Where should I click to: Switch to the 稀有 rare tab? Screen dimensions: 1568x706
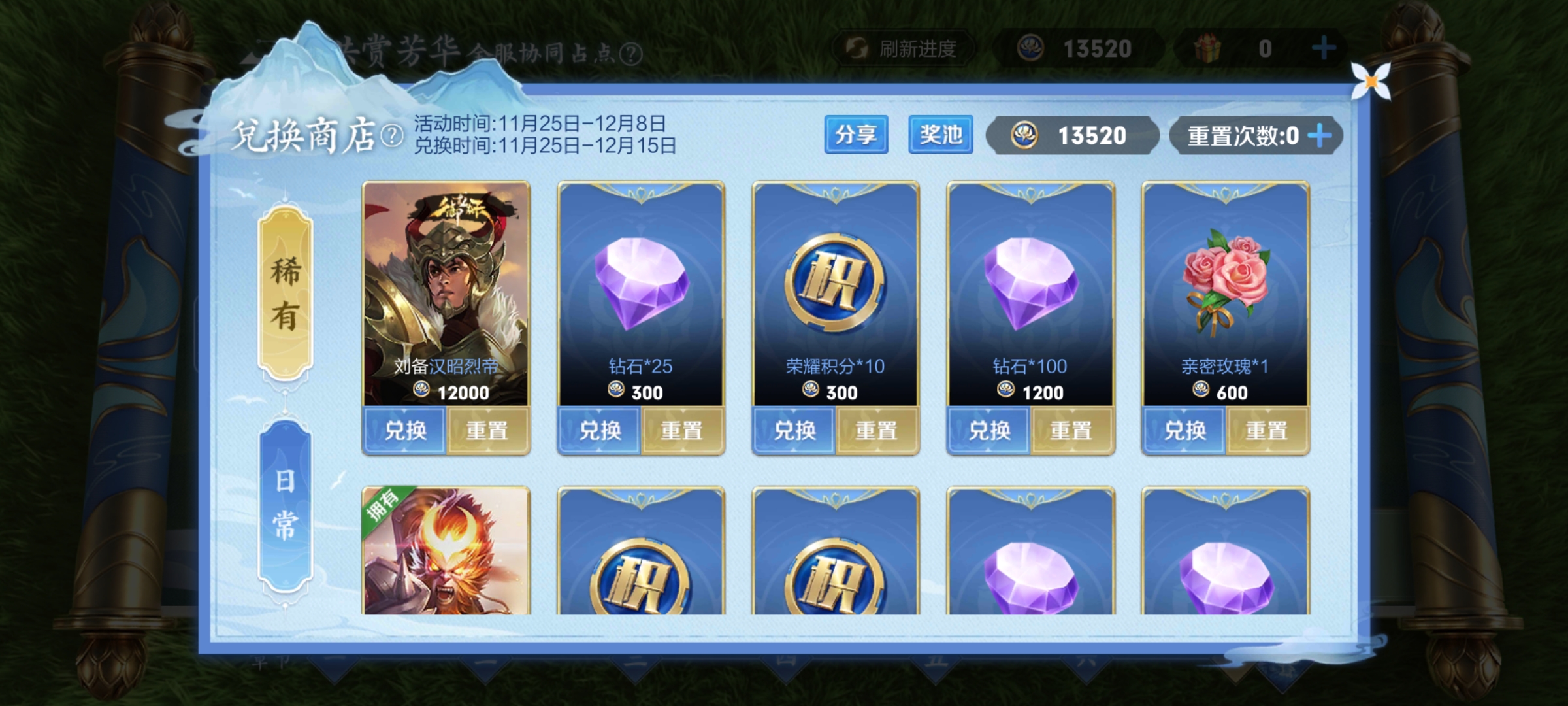[x=286, y=293]
